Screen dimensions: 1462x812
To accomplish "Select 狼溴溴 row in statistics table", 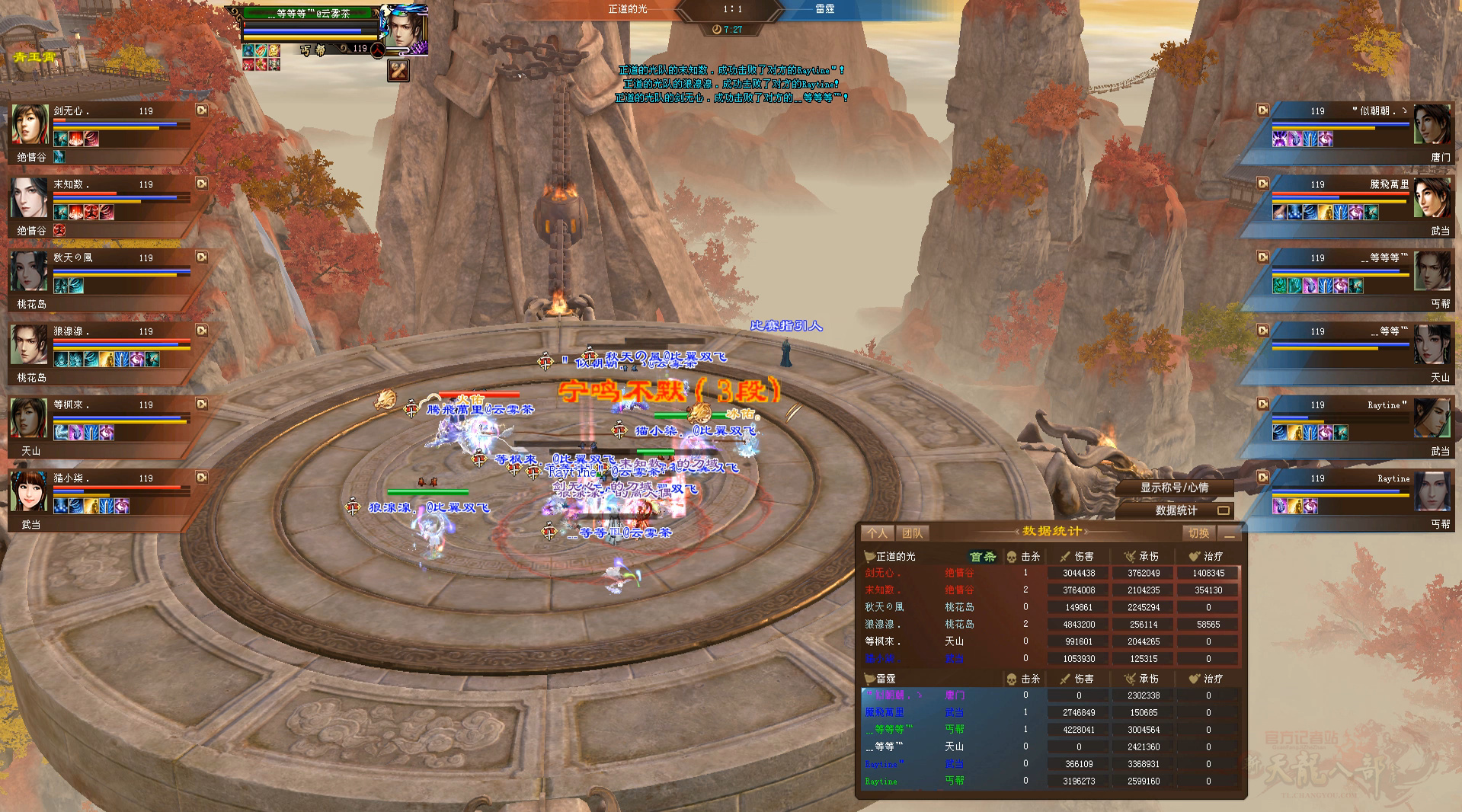I will tap(1050, 625).
